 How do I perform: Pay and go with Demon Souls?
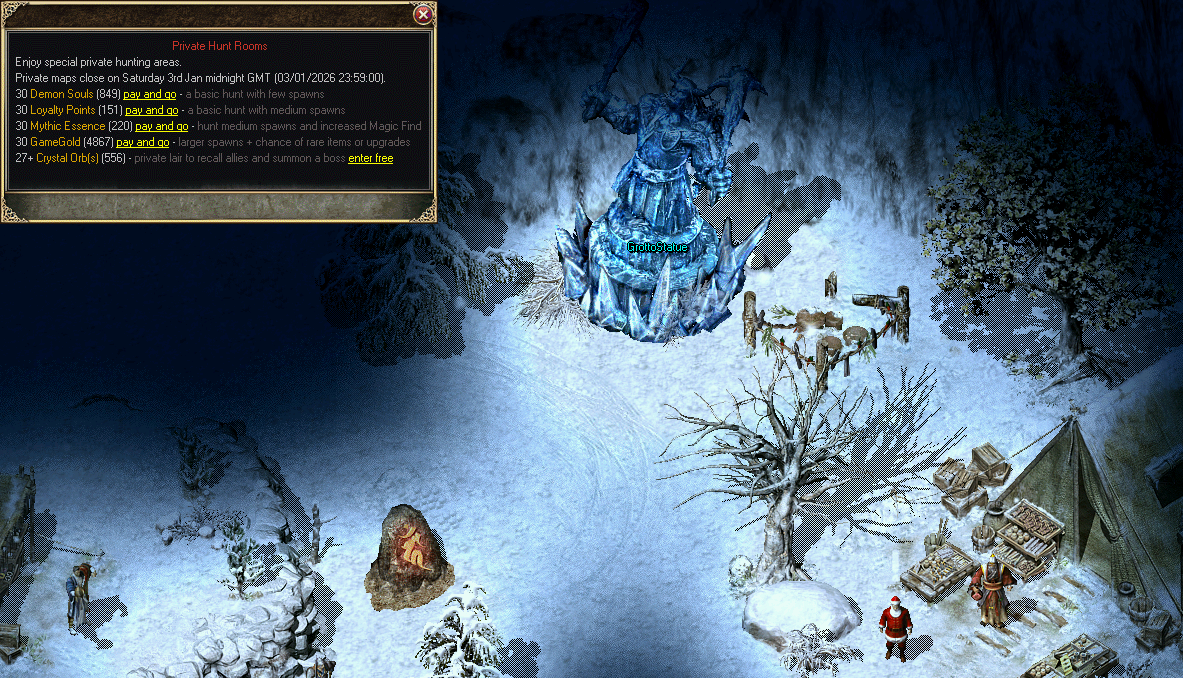click(149, 94)
